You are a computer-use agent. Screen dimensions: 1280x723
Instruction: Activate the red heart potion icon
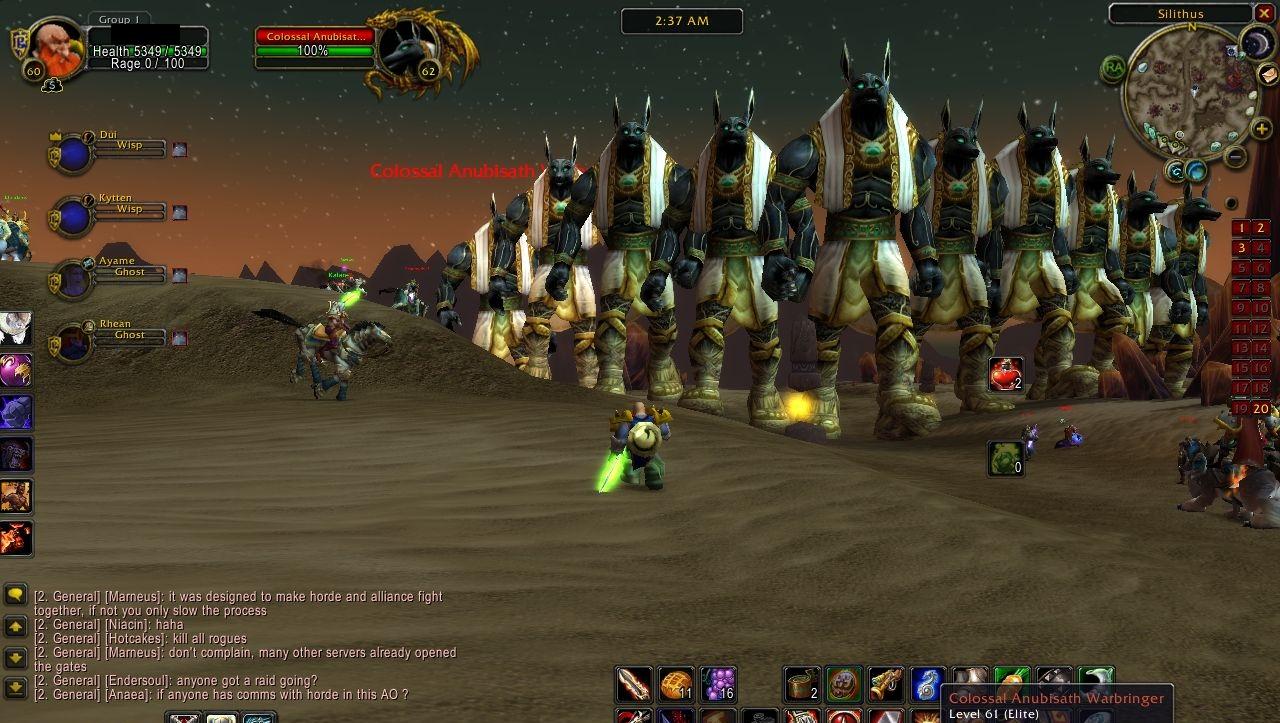coord(1006,374)
